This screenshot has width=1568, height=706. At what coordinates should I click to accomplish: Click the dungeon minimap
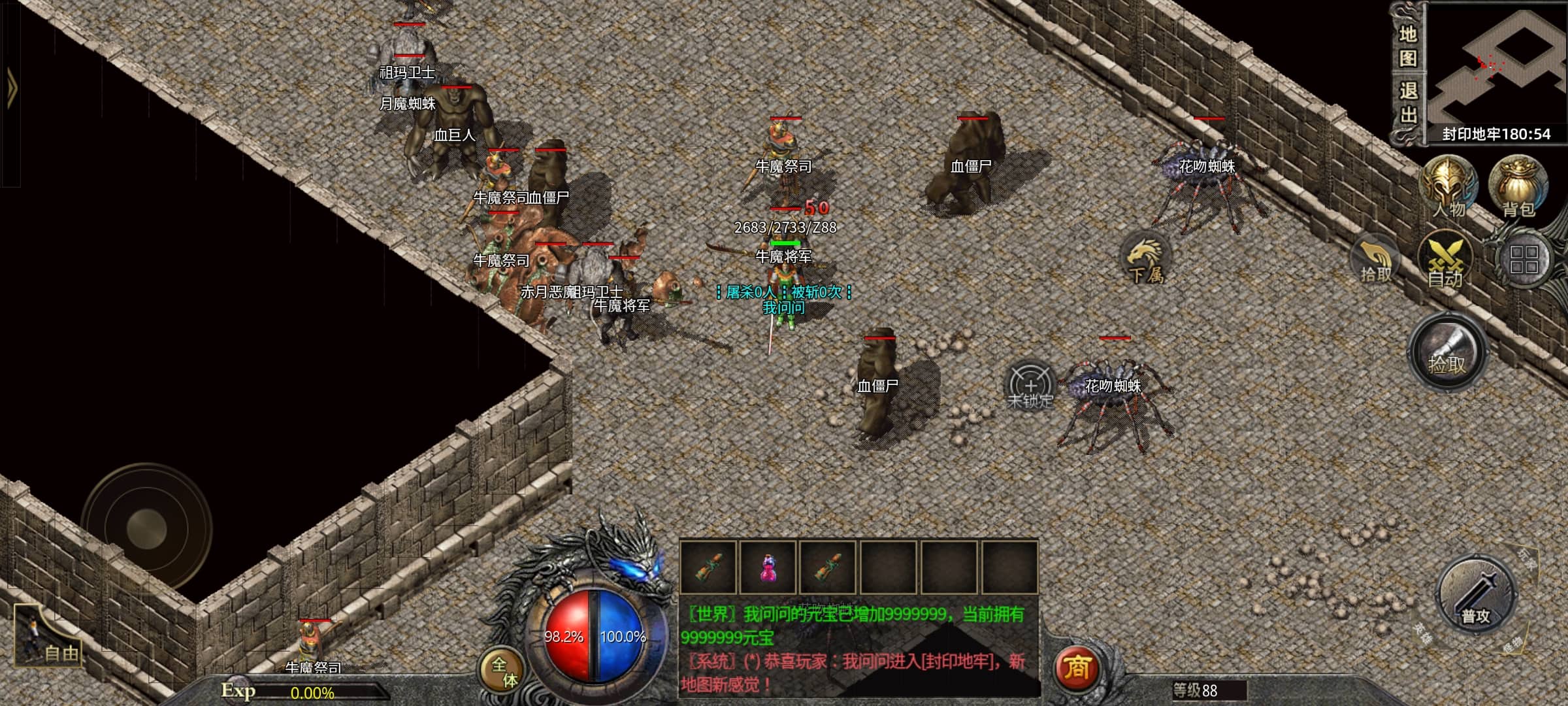[x=1496, y=64]
